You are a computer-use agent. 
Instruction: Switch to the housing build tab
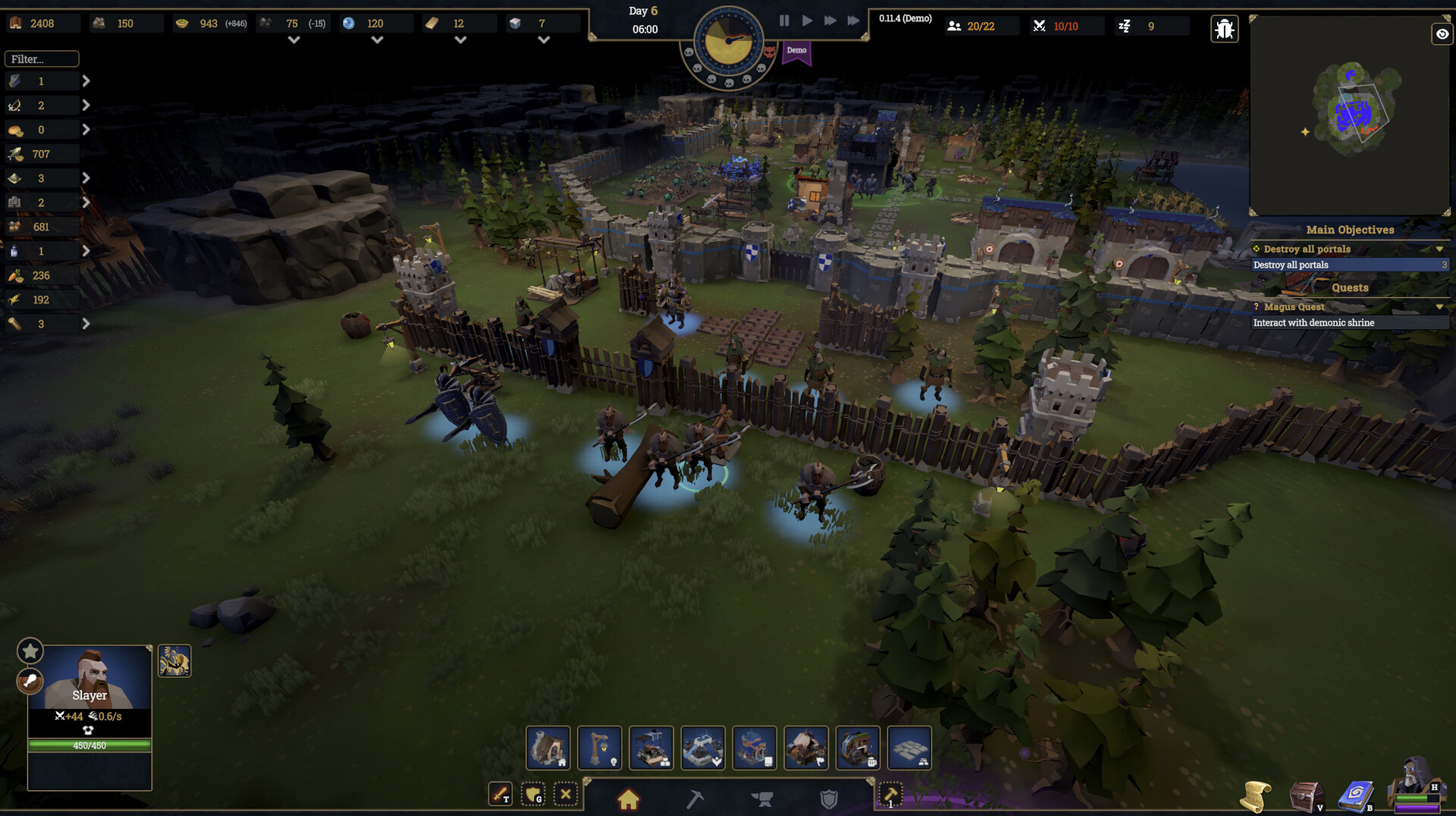(x=628, y=799)
